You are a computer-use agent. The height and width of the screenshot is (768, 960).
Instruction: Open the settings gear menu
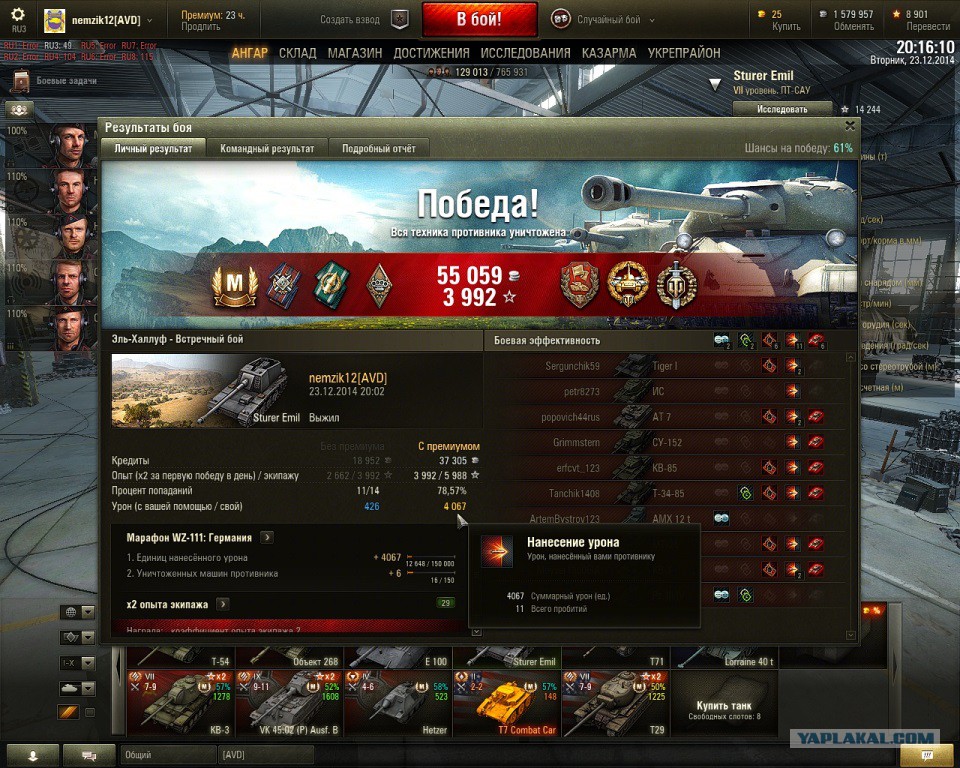(x=17, y=13)
